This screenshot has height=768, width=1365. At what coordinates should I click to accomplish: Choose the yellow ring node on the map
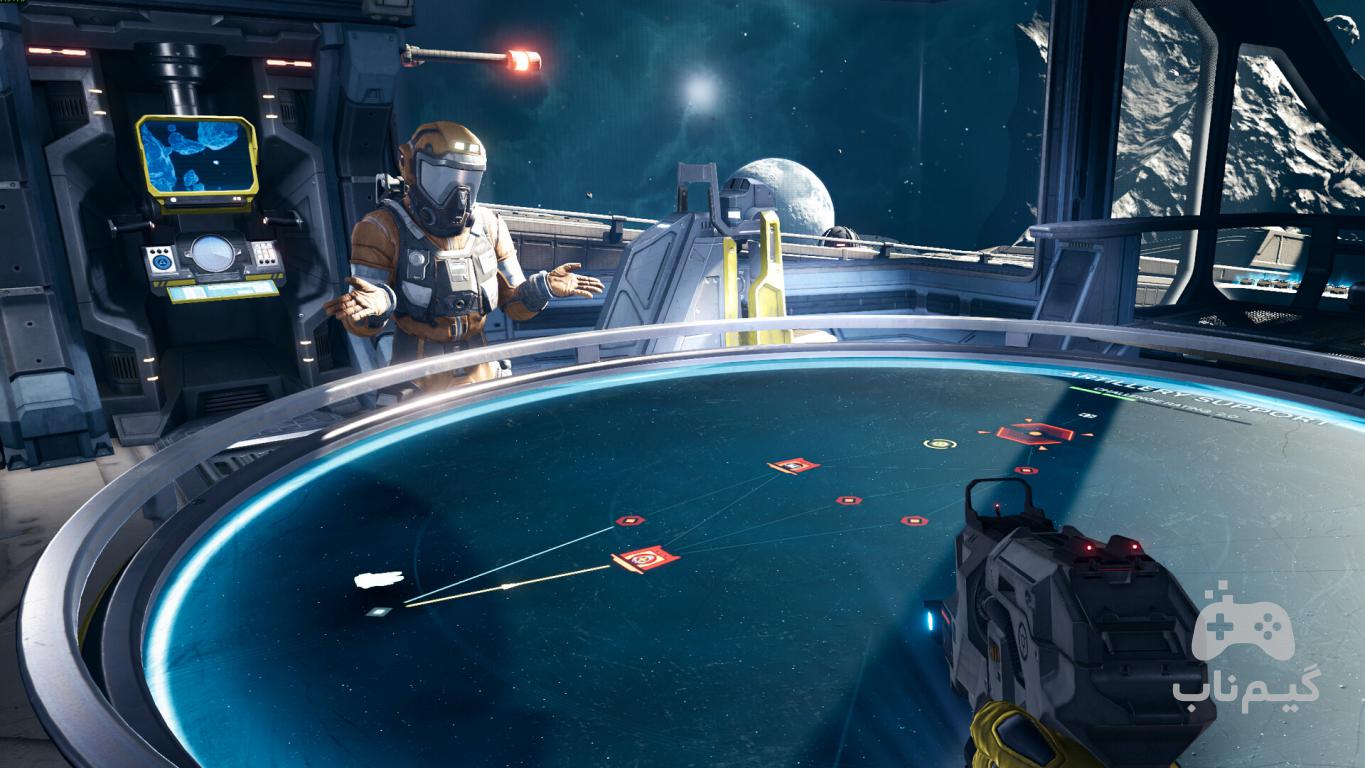(939, 443)
